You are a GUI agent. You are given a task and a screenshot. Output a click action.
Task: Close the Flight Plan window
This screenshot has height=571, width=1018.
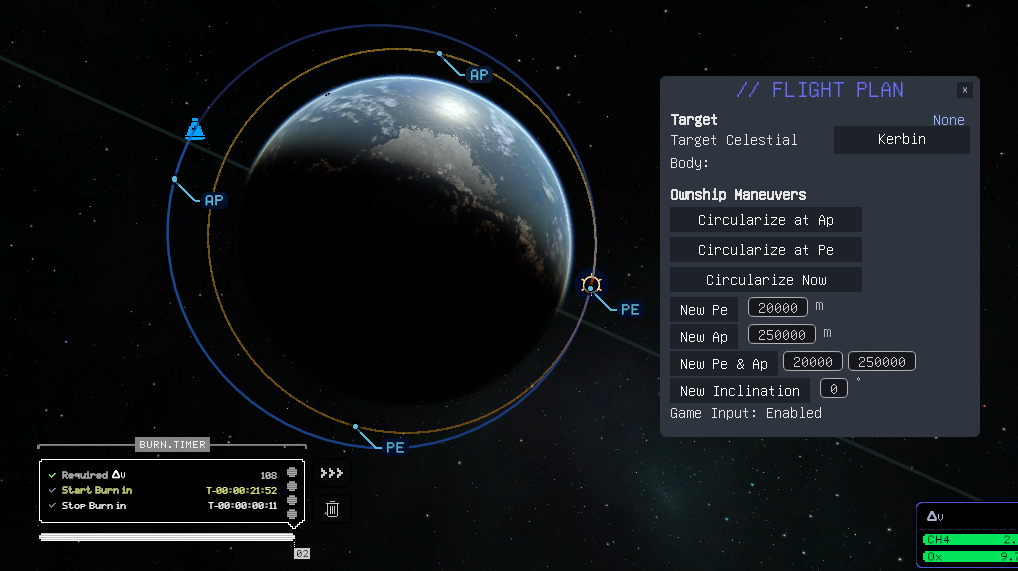pos(964,90)
